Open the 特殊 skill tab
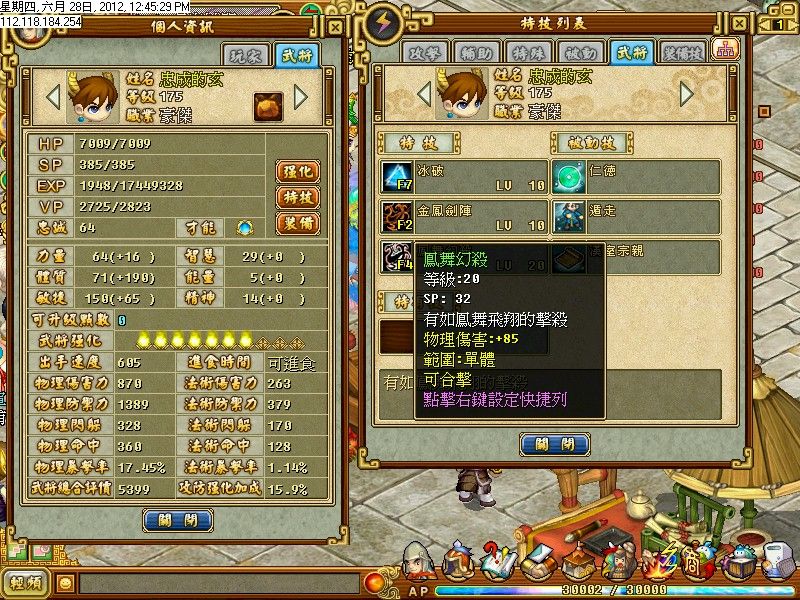800x600 pixels. 531,53
